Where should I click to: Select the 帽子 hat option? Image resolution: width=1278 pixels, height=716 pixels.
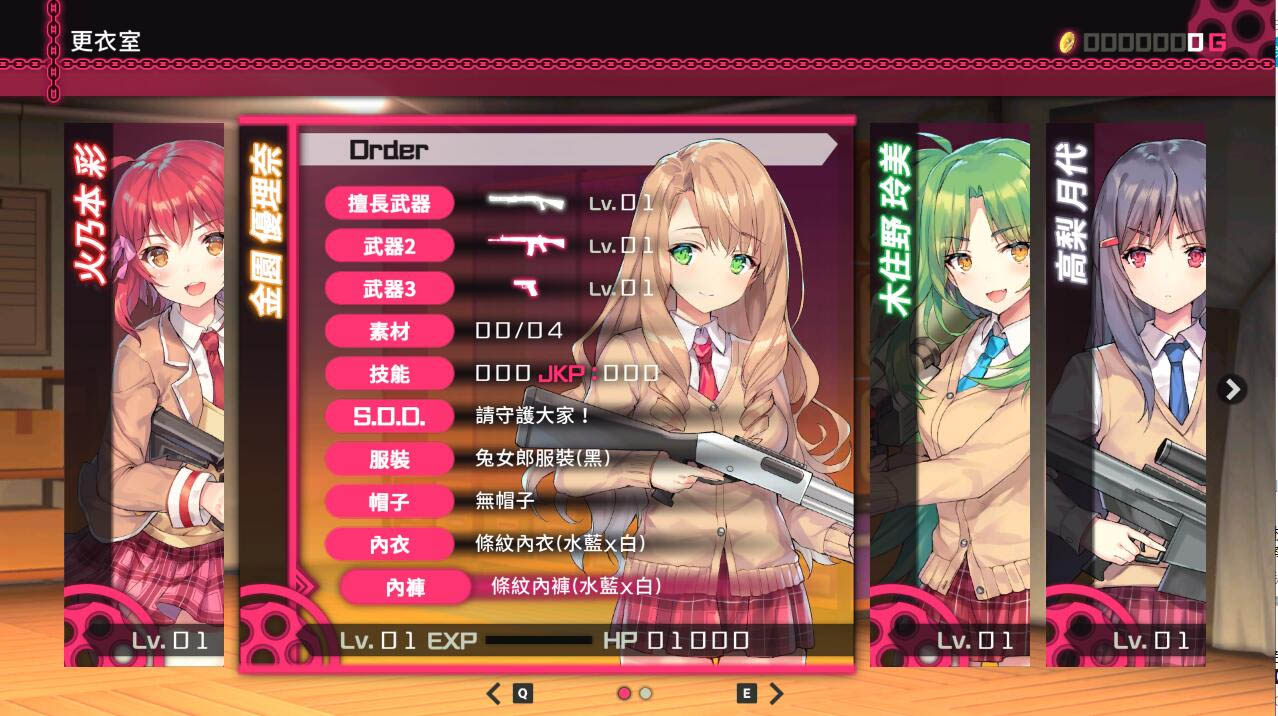click(x=389, y=502)
